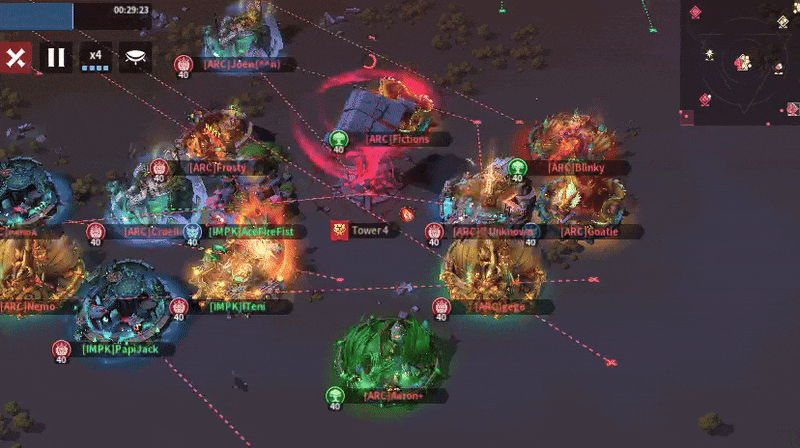Select the [ARC]Blinky name tag
Screen dimensions: 800x448
tap(576, 168)
